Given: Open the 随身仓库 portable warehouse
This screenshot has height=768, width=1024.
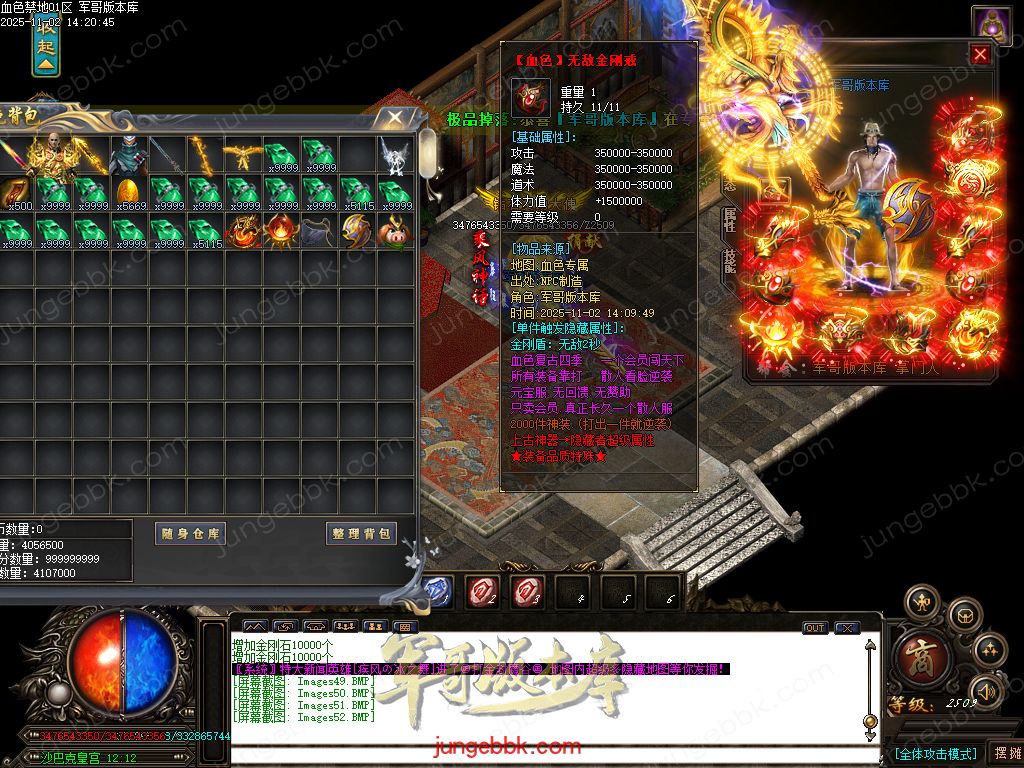Looking at the screenshot, I should point(191,534).
